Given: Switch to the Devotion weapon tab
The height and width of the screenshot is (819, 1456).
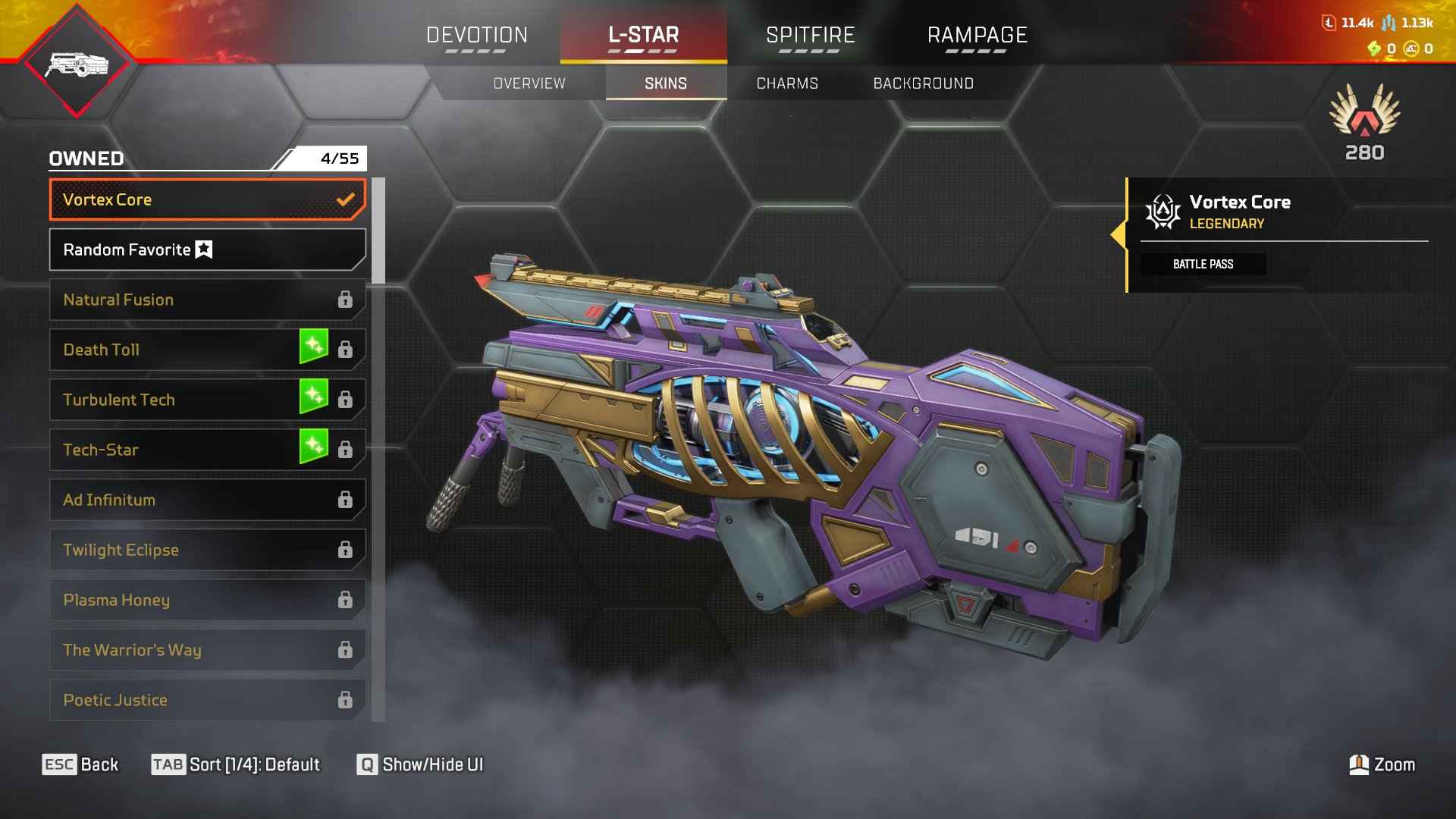Looking at the screenshot, I should (x=476, y=36).
